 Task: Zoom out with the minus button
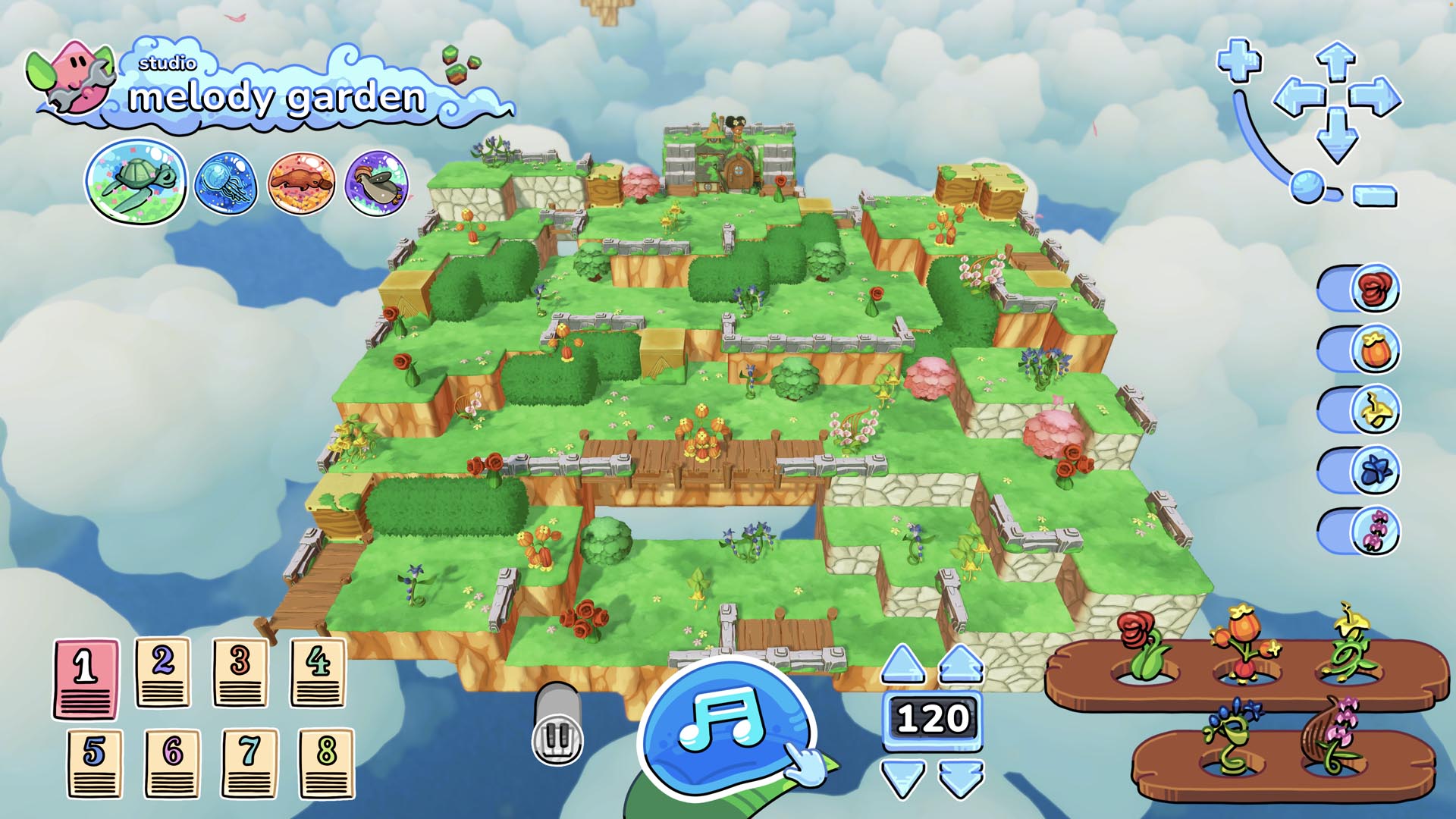(x=1376, y=196)
